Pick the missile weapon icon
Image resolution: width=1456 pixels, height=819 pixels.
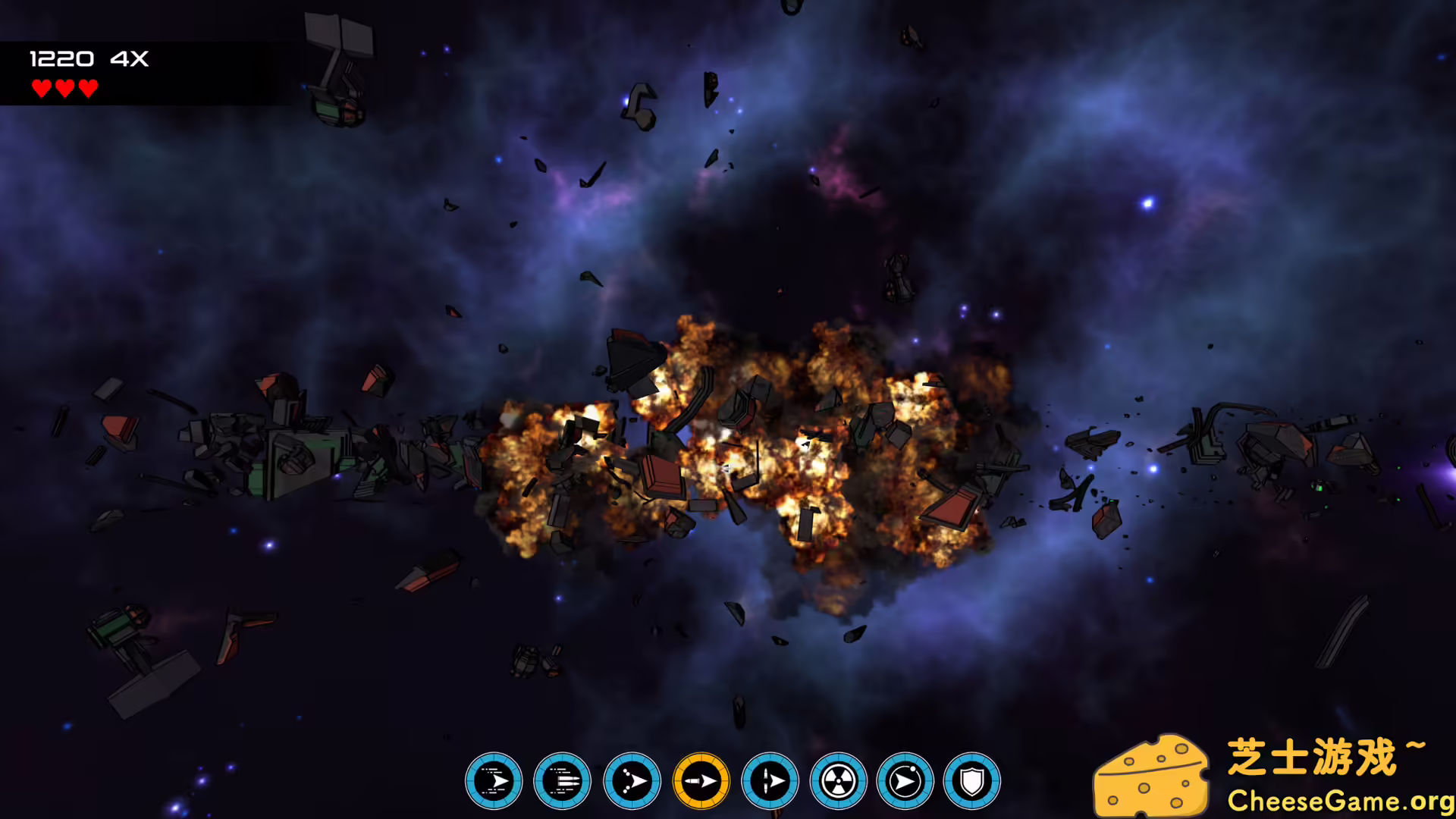coord(770,780)
